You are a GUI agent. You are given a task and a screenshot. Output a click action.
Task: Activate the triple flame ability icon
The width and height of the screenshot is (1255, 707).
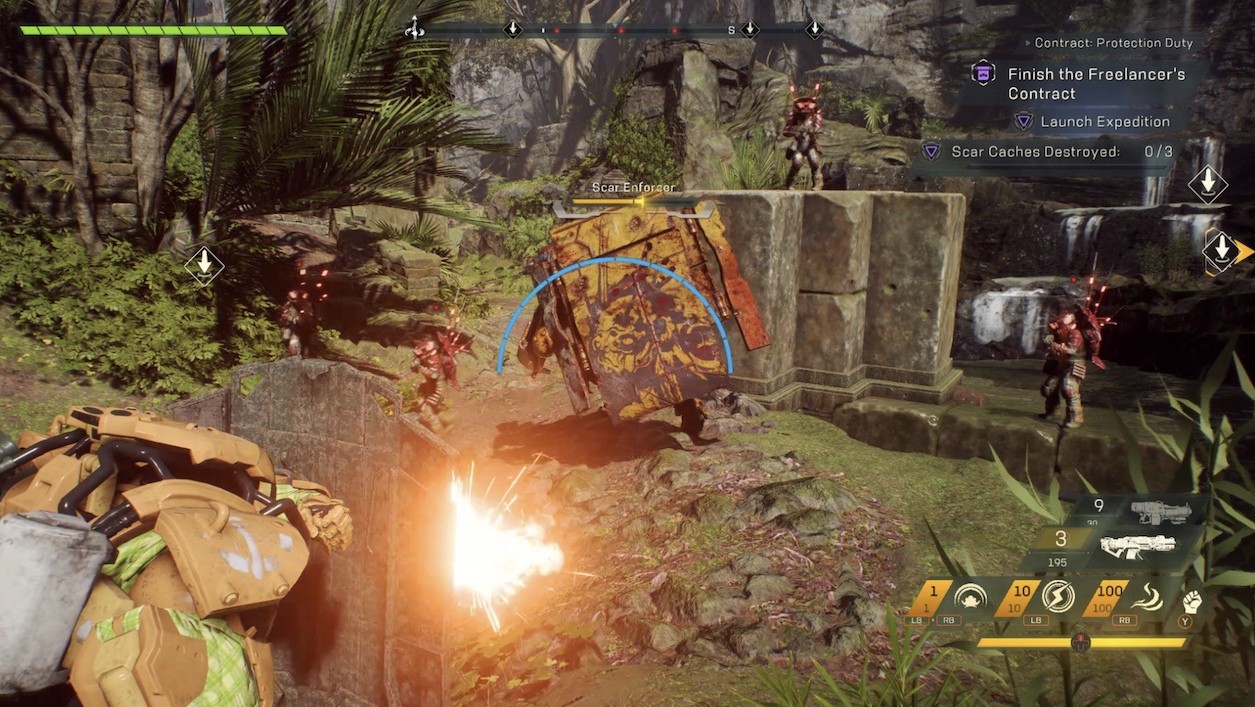[x=1145, y=599]
